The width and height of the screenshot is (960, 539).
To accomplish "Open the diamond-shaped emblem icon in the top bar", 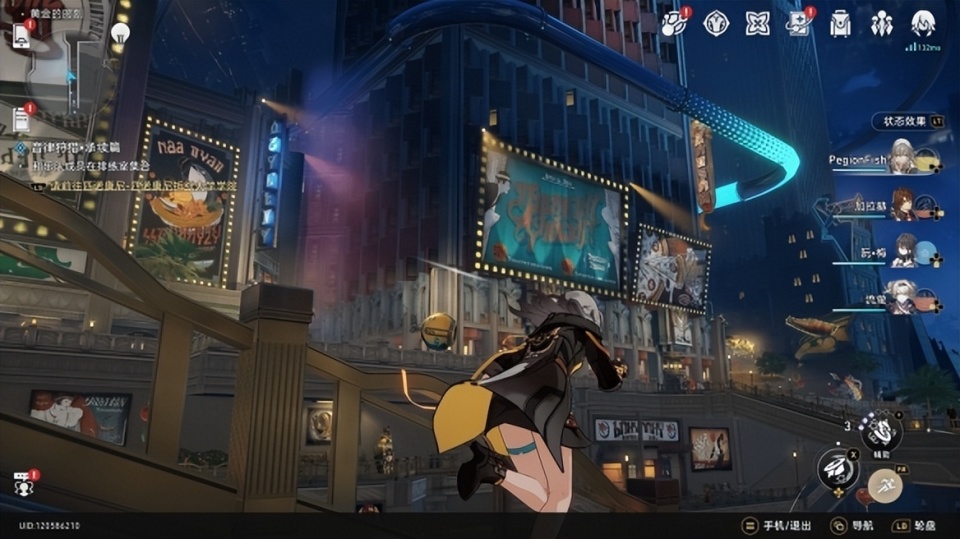I will coord(716,23).
